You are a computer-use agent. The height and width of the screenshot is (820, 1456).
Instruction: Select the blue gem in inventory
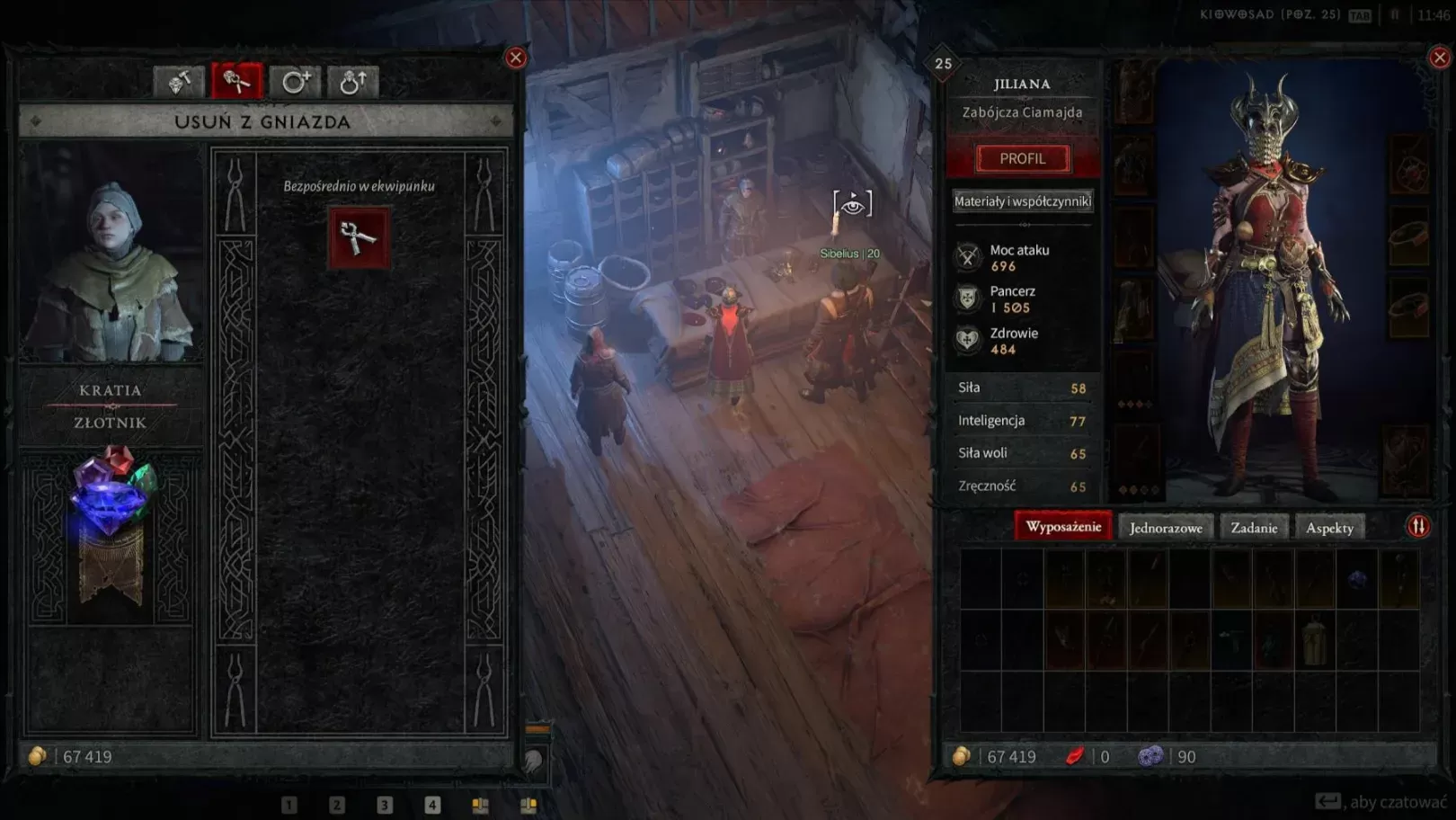coord(1357,578)
